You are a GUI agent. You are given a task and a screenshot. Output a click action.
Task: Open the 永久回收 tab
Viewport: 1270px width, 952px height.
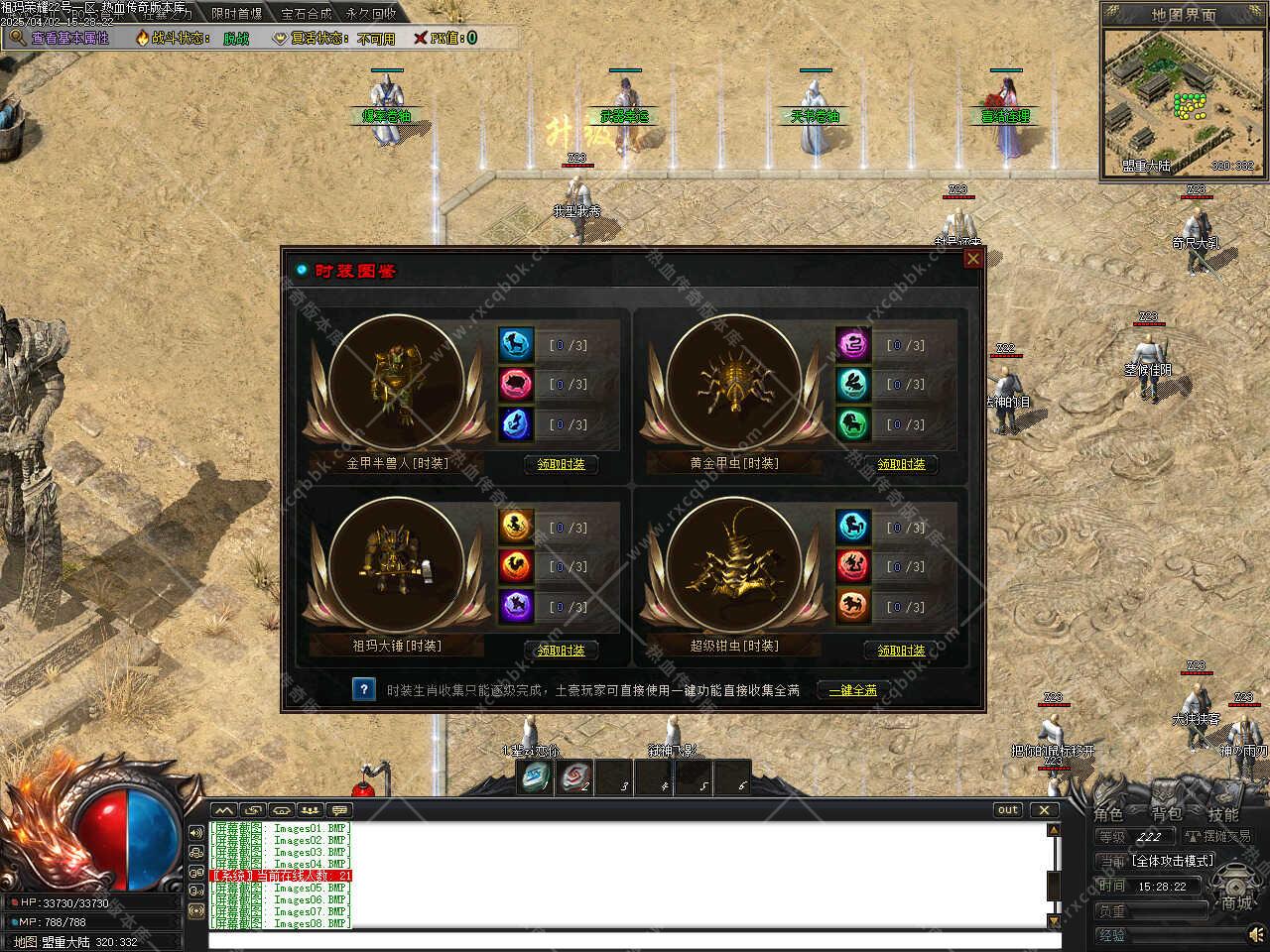pos(371,14)
